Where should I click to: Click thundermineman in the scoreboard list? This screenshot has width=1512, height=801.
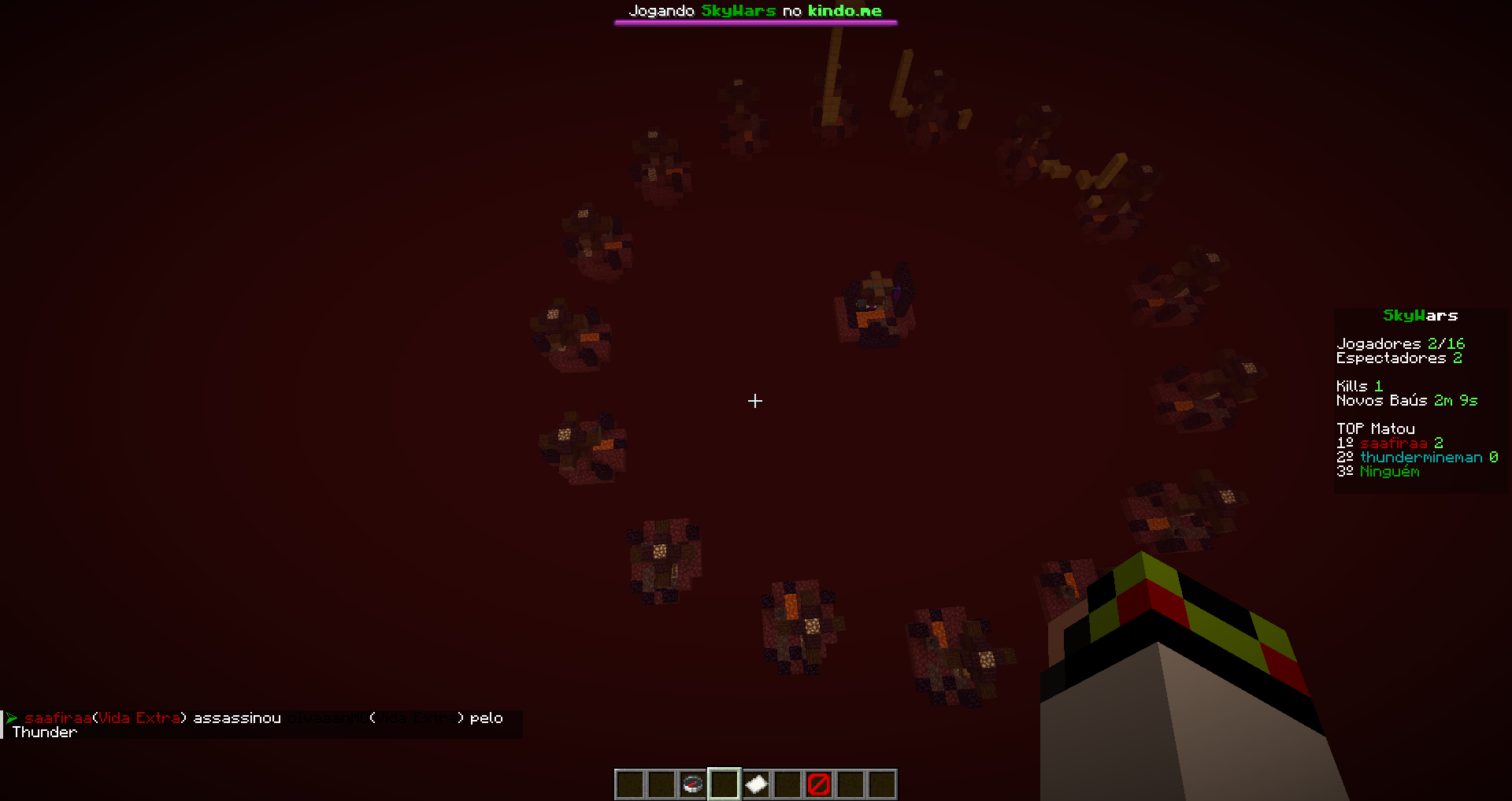pyautogui.click(x=1421, y=458)
